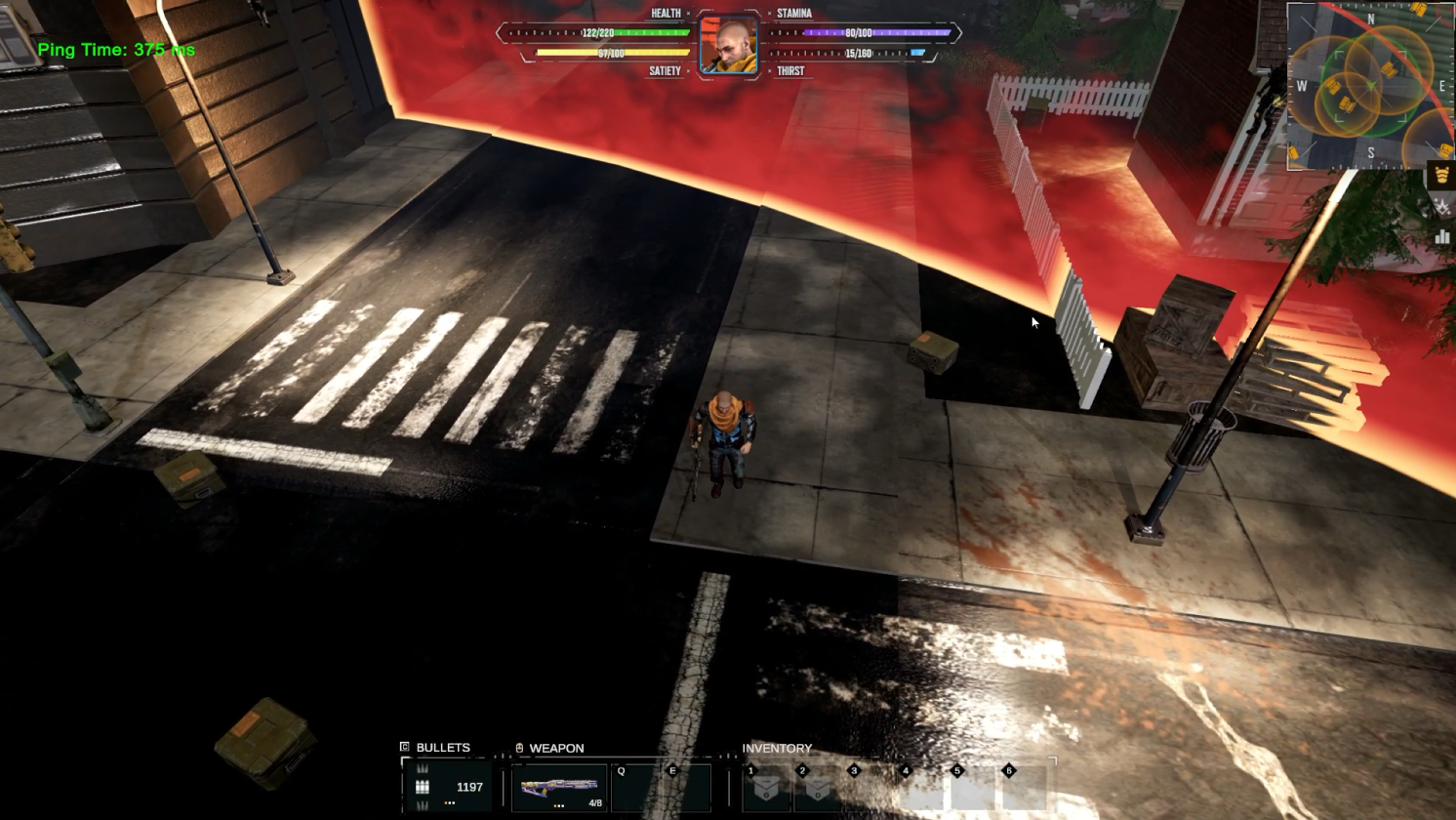The image size is (1456, 820).
Task: Expand the three-dot menu under the bullet count
Action: point(449,803)
